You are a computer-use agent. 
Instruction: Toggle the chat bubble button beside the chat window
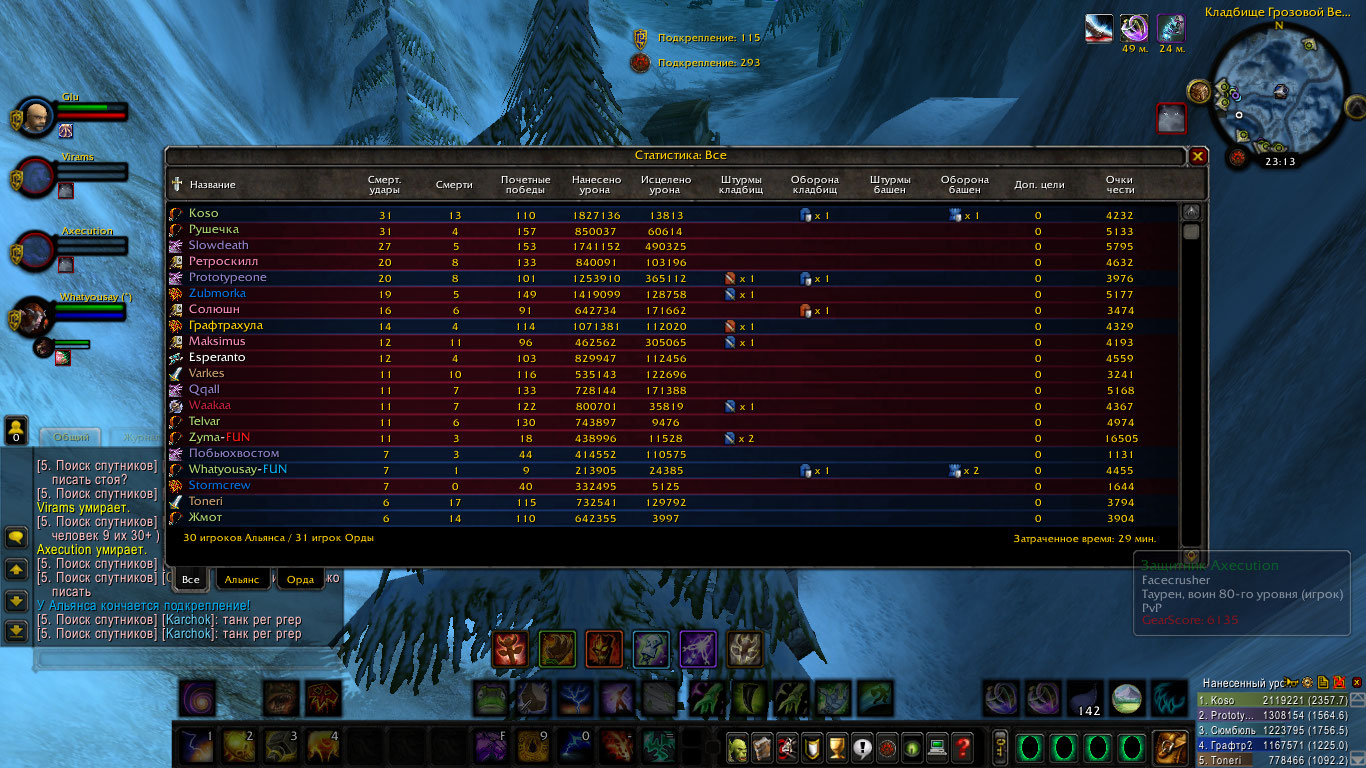(16, 537)
